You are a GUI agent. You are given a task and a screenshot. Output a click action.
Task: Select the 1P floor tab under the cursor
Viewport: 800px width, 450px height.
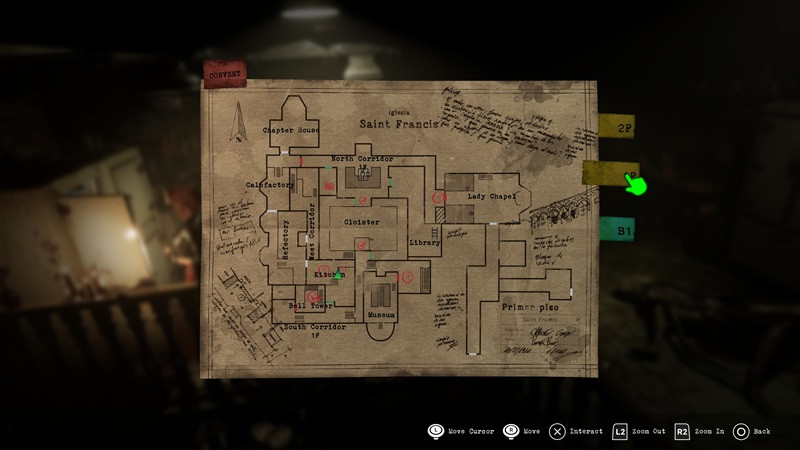[x=606, y=175]
